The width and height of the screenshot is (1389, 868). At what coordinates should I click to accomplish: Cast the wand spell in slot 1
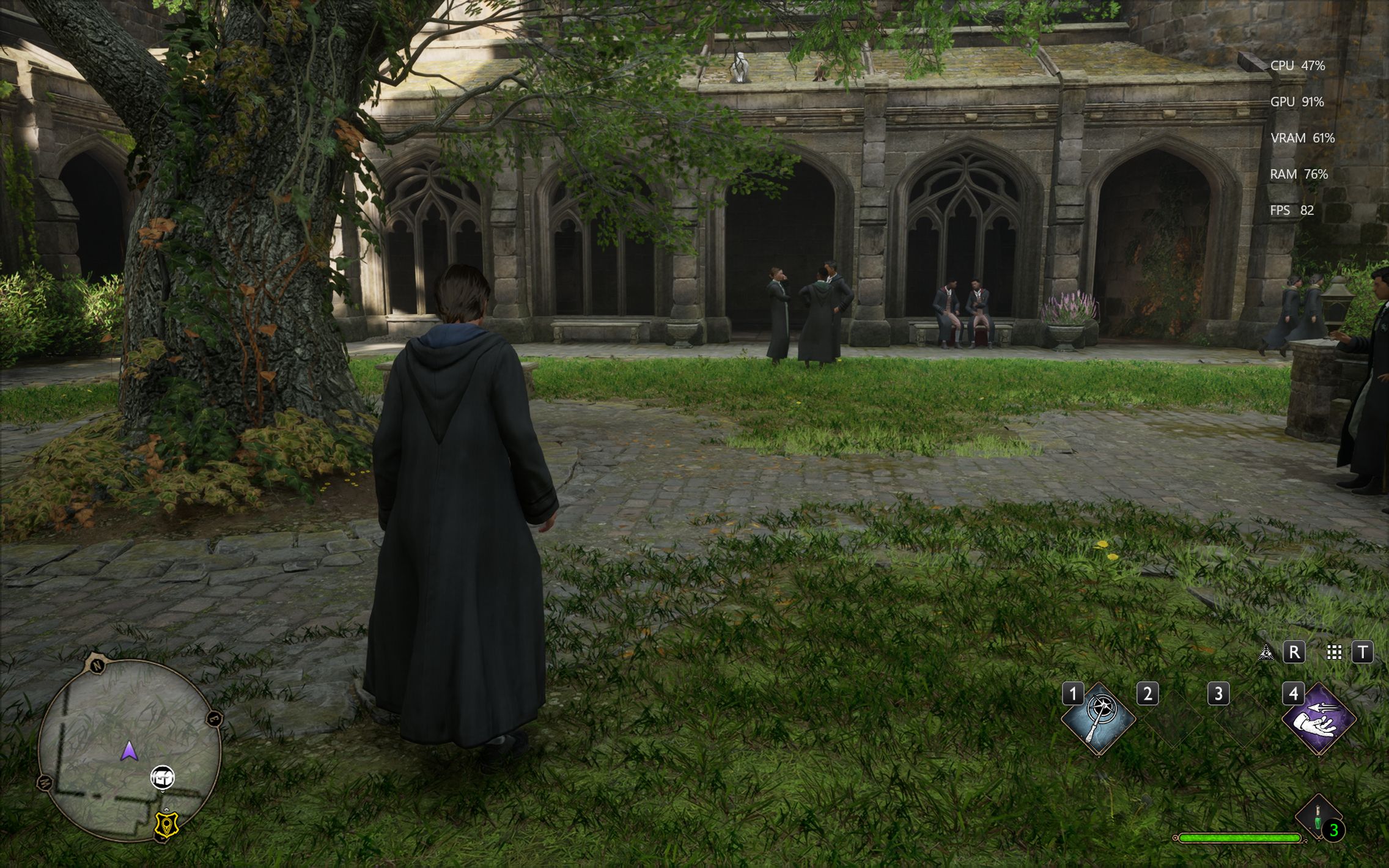point(1098,719)
